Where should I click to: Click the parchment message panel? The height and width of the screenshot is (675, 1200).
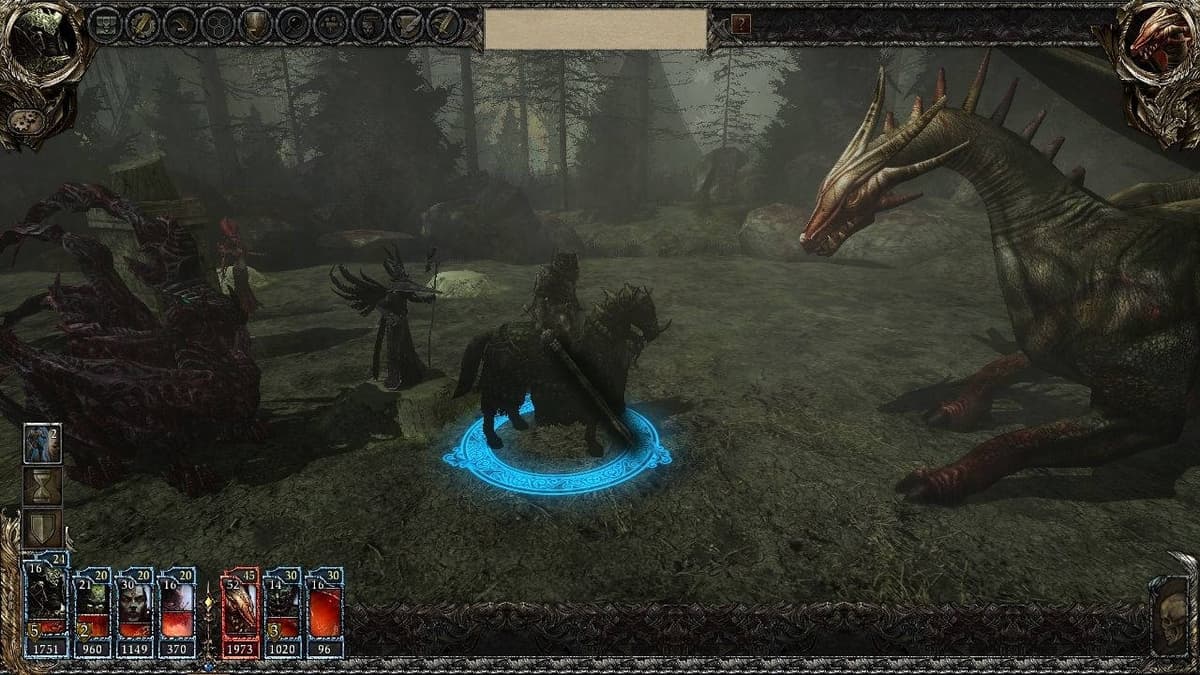coord(596,29)
